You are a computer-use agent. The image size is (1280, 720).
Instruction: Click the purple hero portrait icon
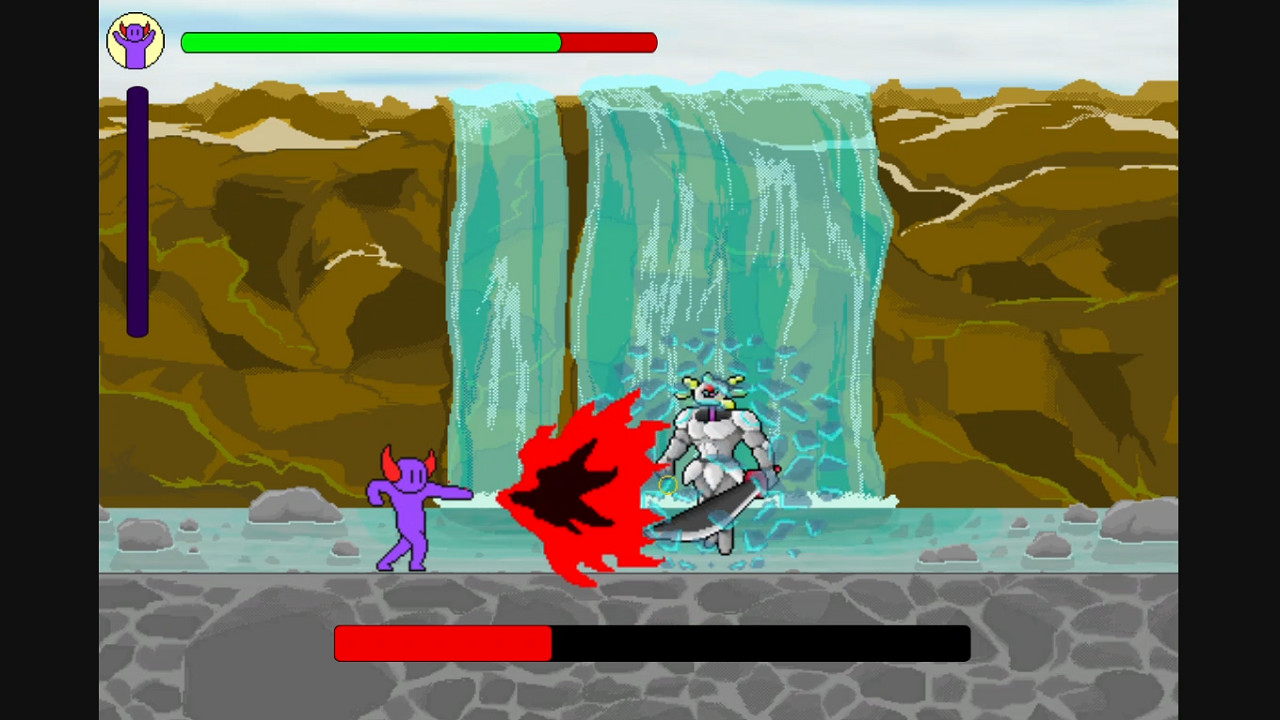[x=135, y=40]
